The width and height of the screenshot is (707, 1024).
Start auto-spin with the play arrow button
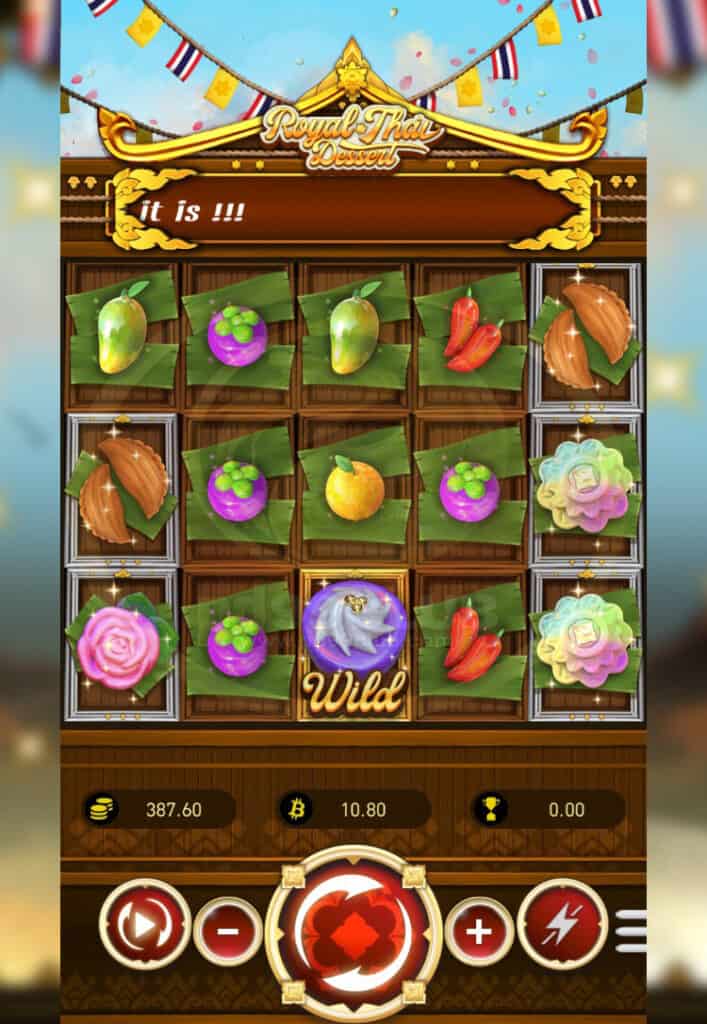tap(145, 925)
